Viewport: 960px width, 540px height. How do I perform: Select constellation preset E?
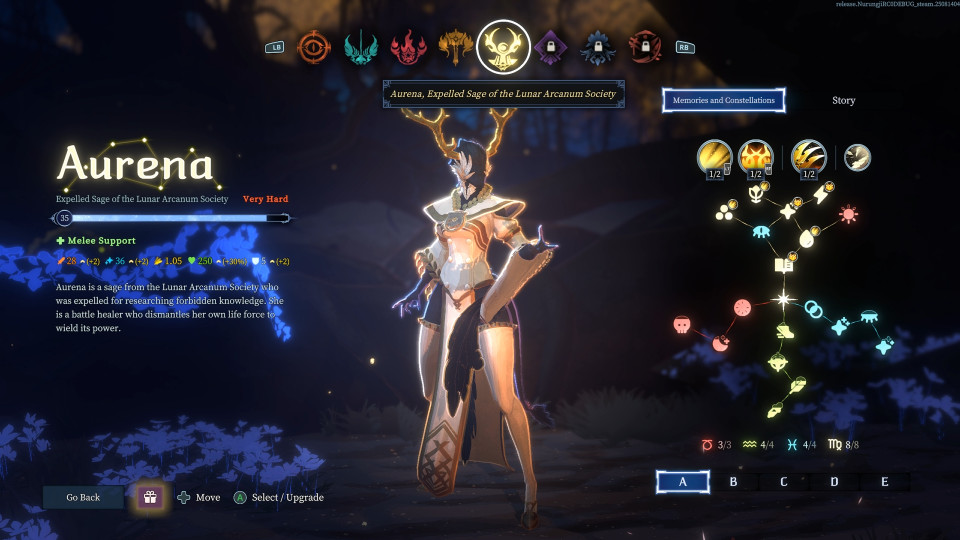point(884,482)
